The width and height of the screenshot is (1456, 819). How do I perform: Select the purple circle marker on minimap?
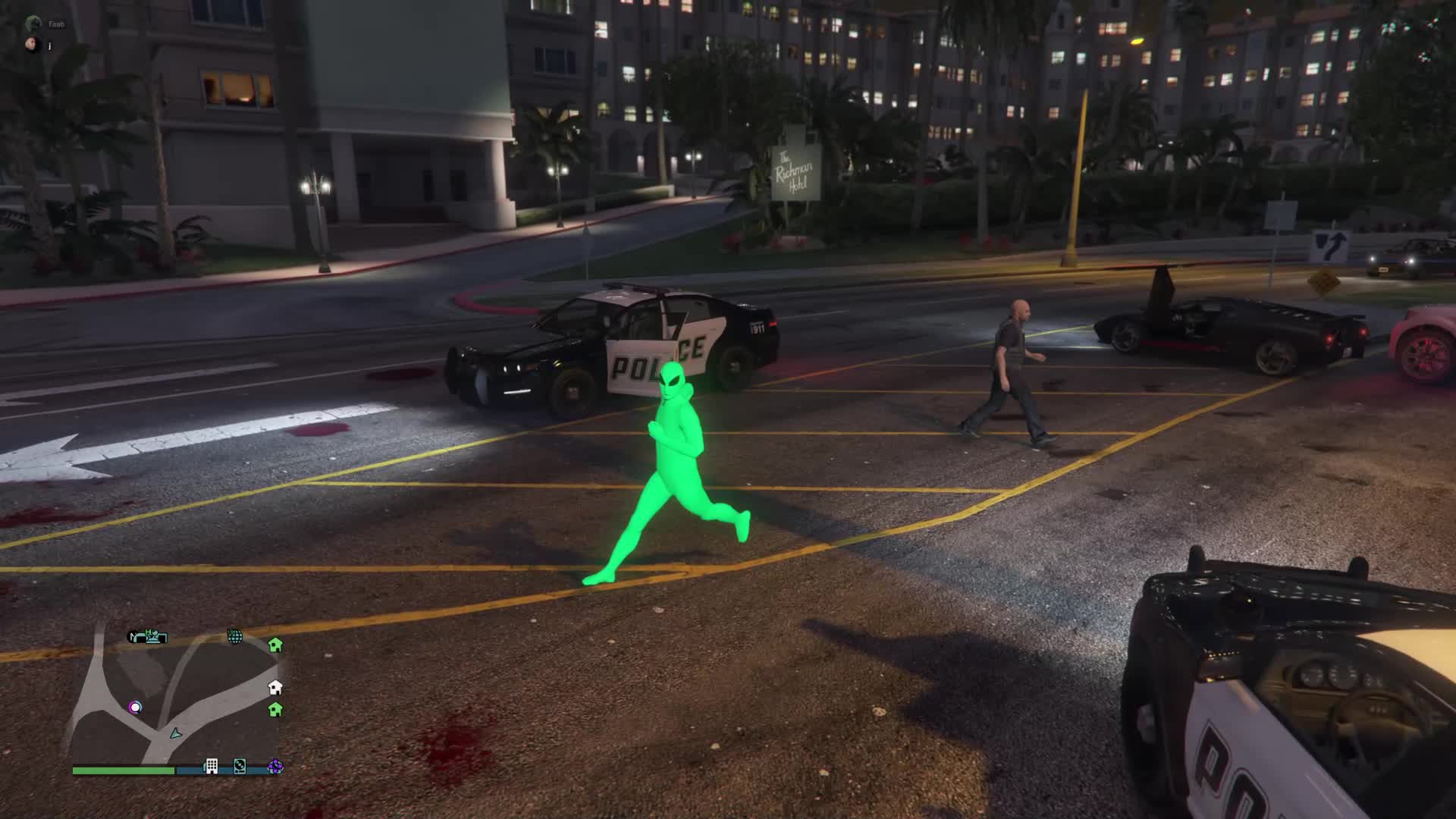pos(135,708)
